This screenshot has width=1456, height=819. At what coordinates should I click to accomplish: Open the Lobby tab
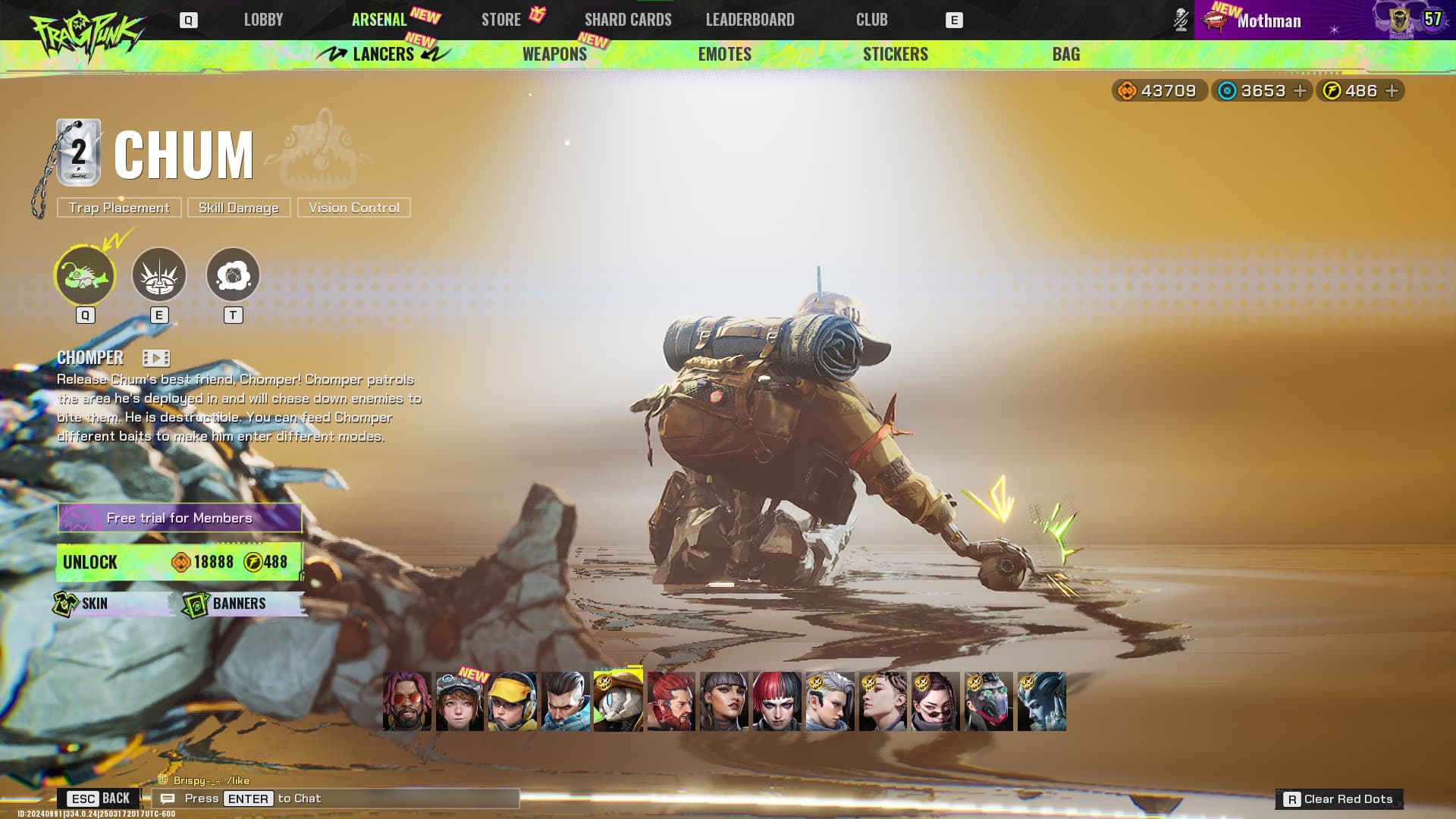[x=263, y=20]
